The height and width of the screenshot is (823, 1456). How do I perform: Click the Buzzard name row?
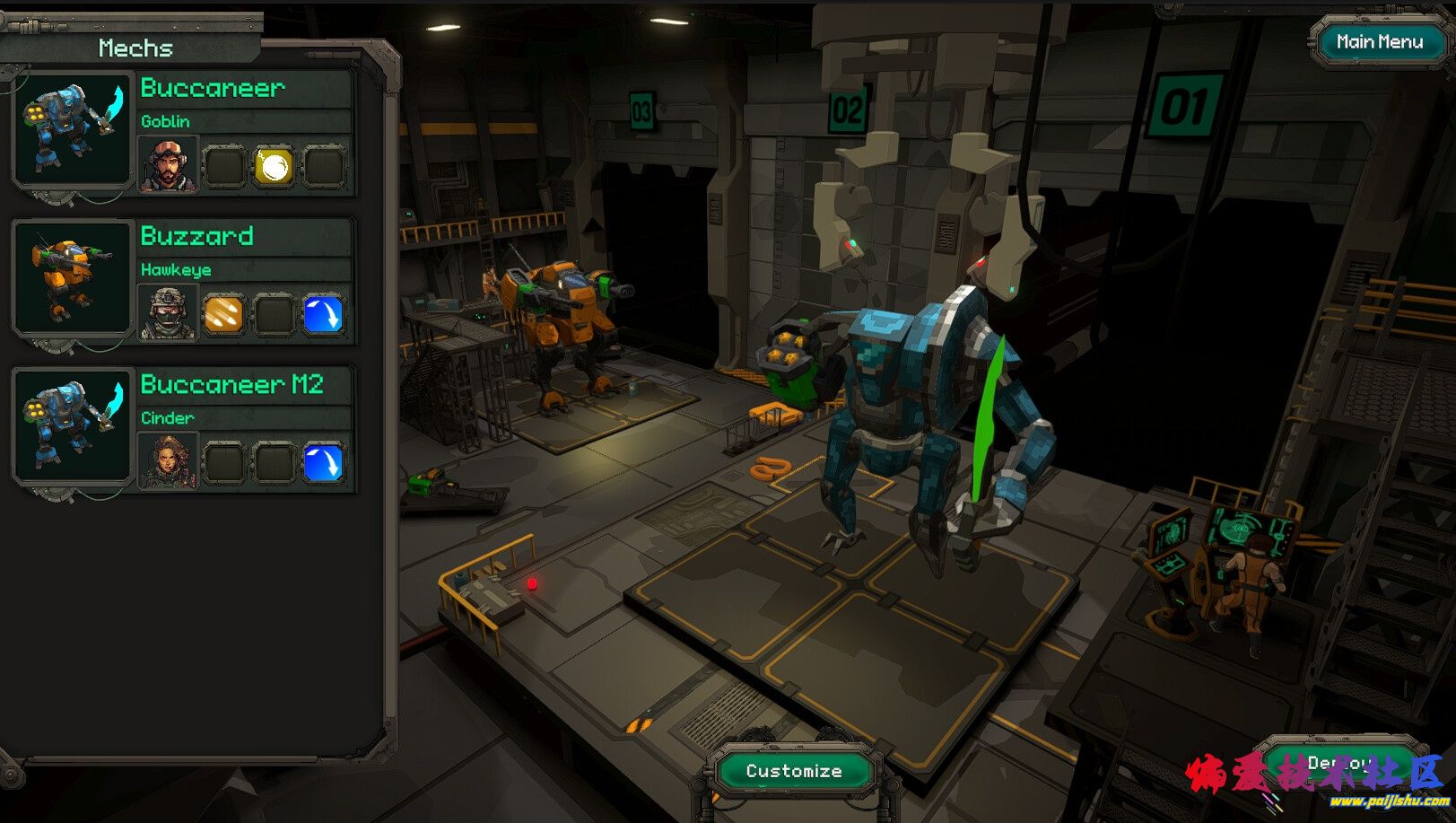click(244, 236)
